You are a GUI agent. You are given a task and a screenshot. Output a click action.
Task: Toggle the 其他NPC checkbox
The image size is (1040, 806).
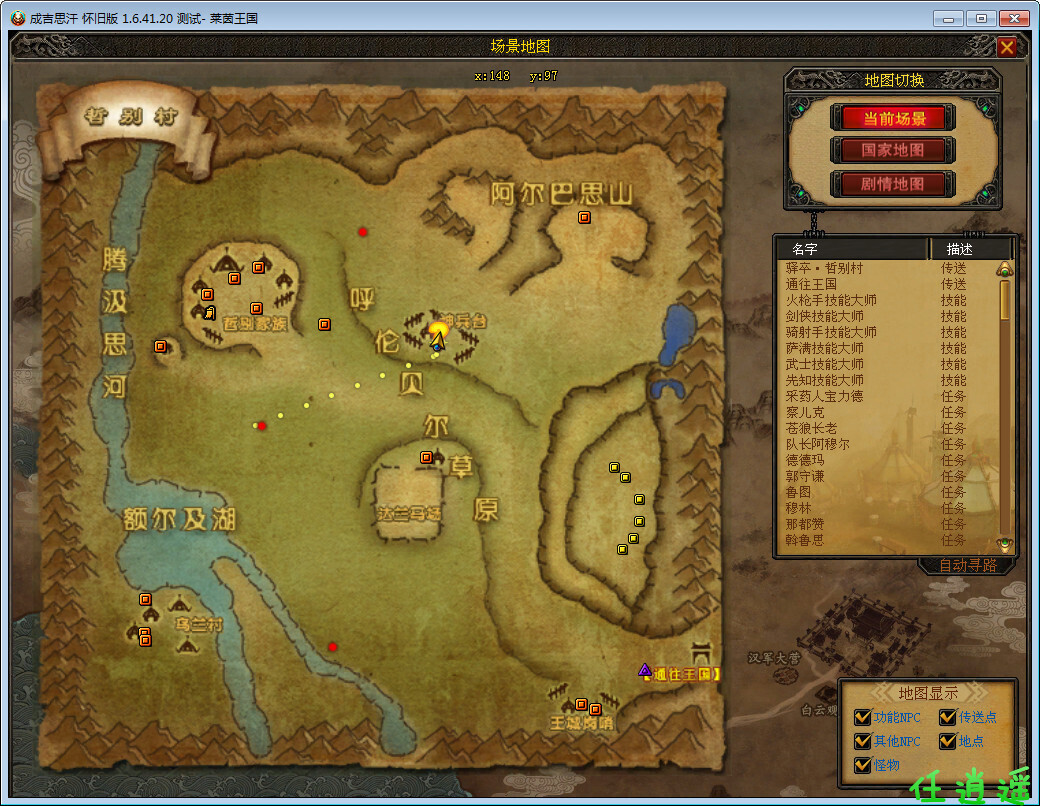[x=862, y=741]
